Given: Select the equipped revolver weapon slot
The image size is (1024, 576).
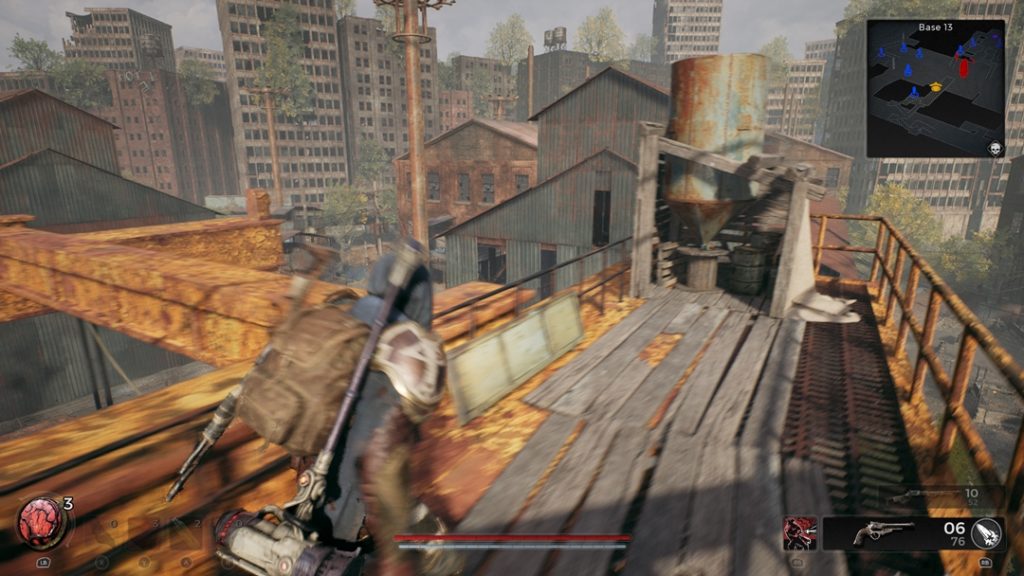Looking at the screenshot, I should 882,533.
